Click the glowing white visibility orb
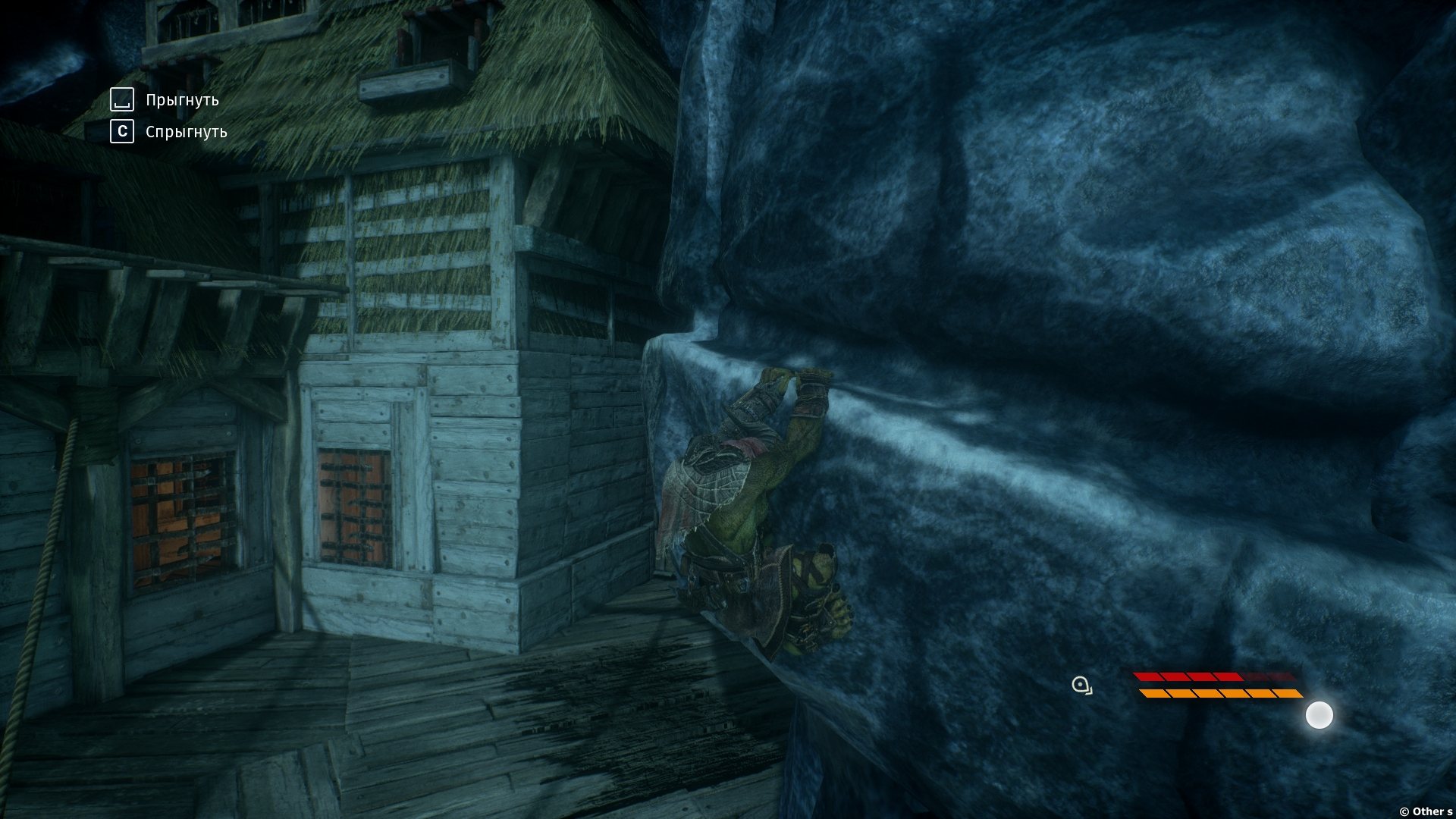 coord(1319,715)
